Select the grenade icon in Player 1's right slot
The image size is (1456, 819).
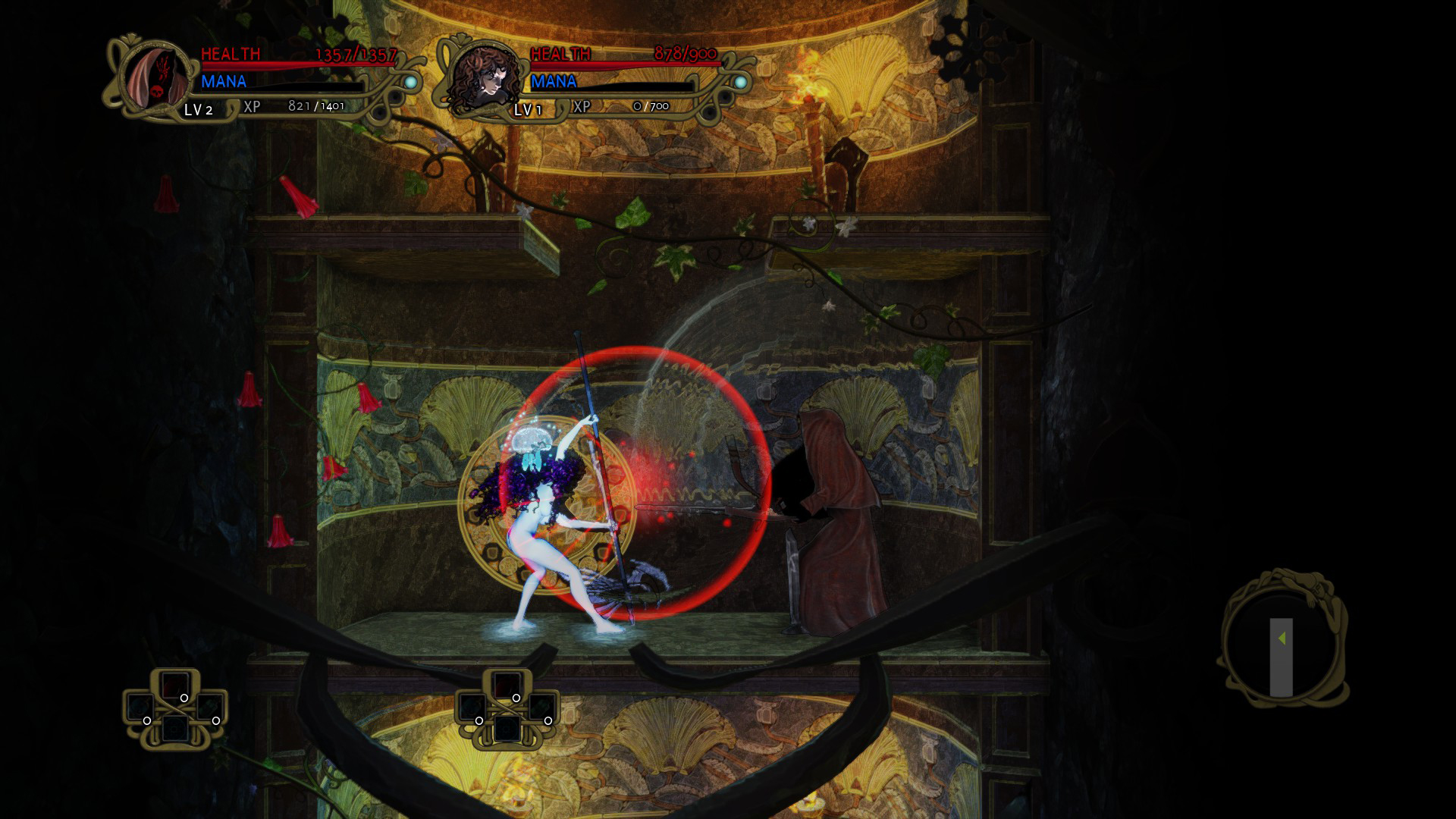tap(209, 707)
